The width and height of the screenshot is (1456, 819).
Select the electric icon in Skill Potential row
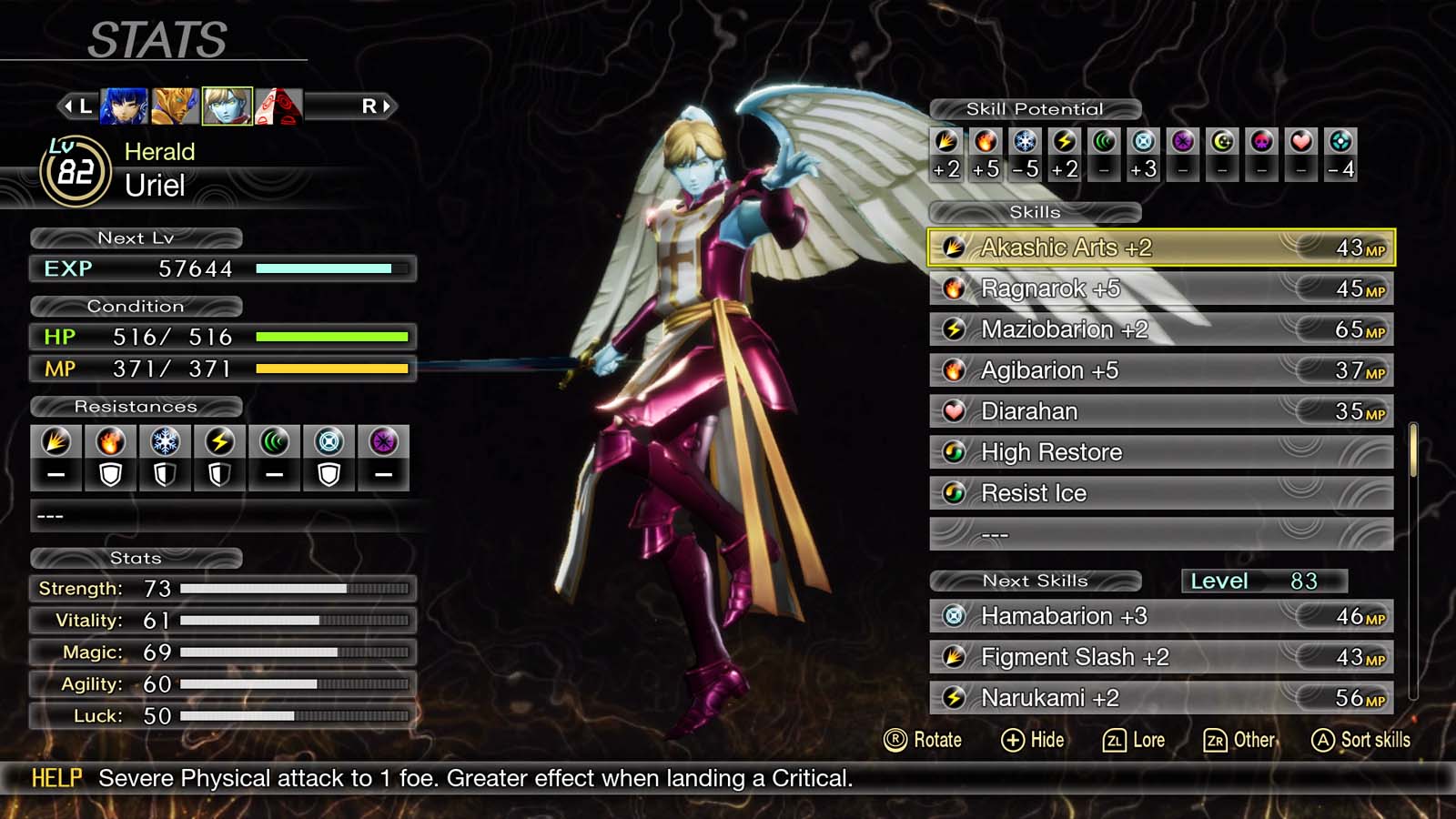pos(1064,142)
